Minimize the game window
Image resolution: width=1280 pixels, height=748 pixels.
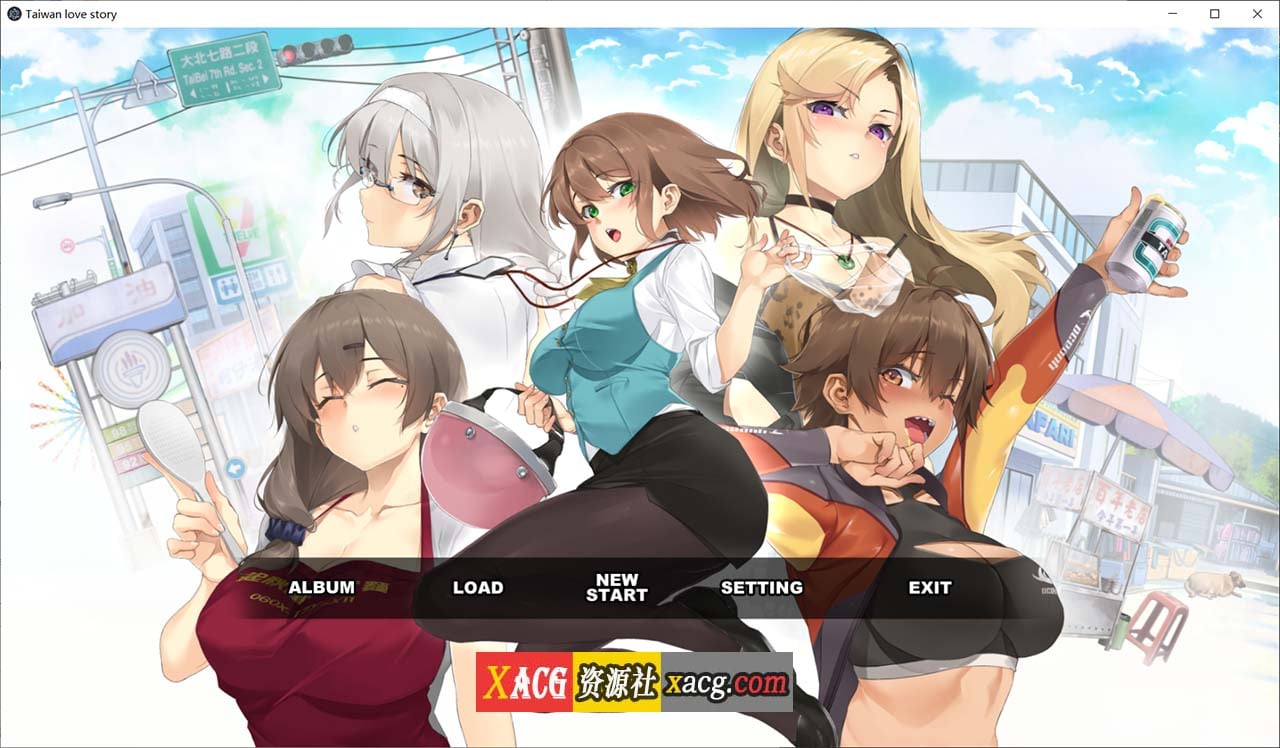pyautogui.click(x=1171, y=14)
